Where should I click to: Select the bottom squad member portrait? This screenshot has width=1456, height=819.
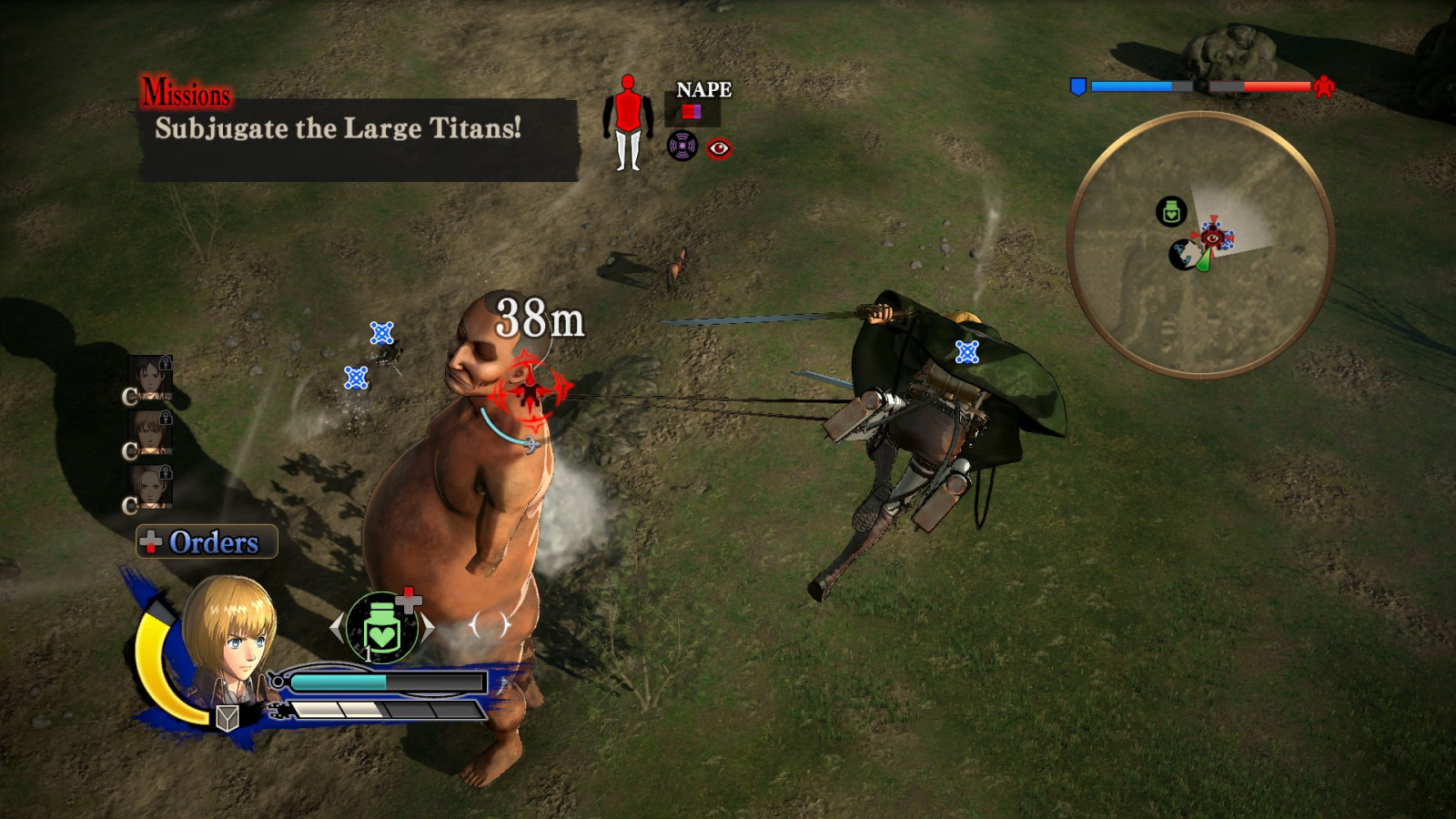point(150,488)
